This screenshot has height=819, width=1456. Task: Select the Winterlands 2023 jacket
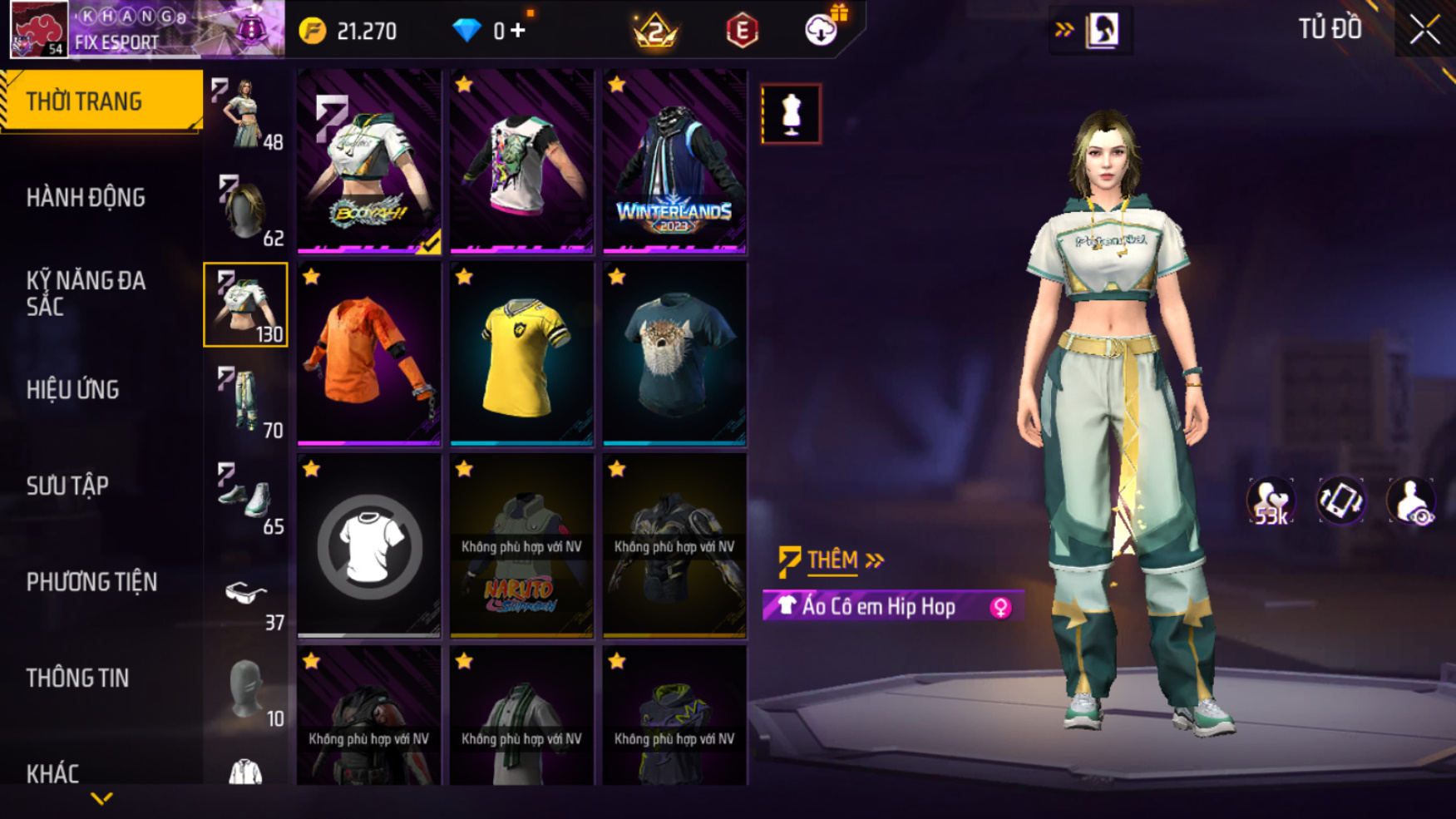click(x=674, y=162)
